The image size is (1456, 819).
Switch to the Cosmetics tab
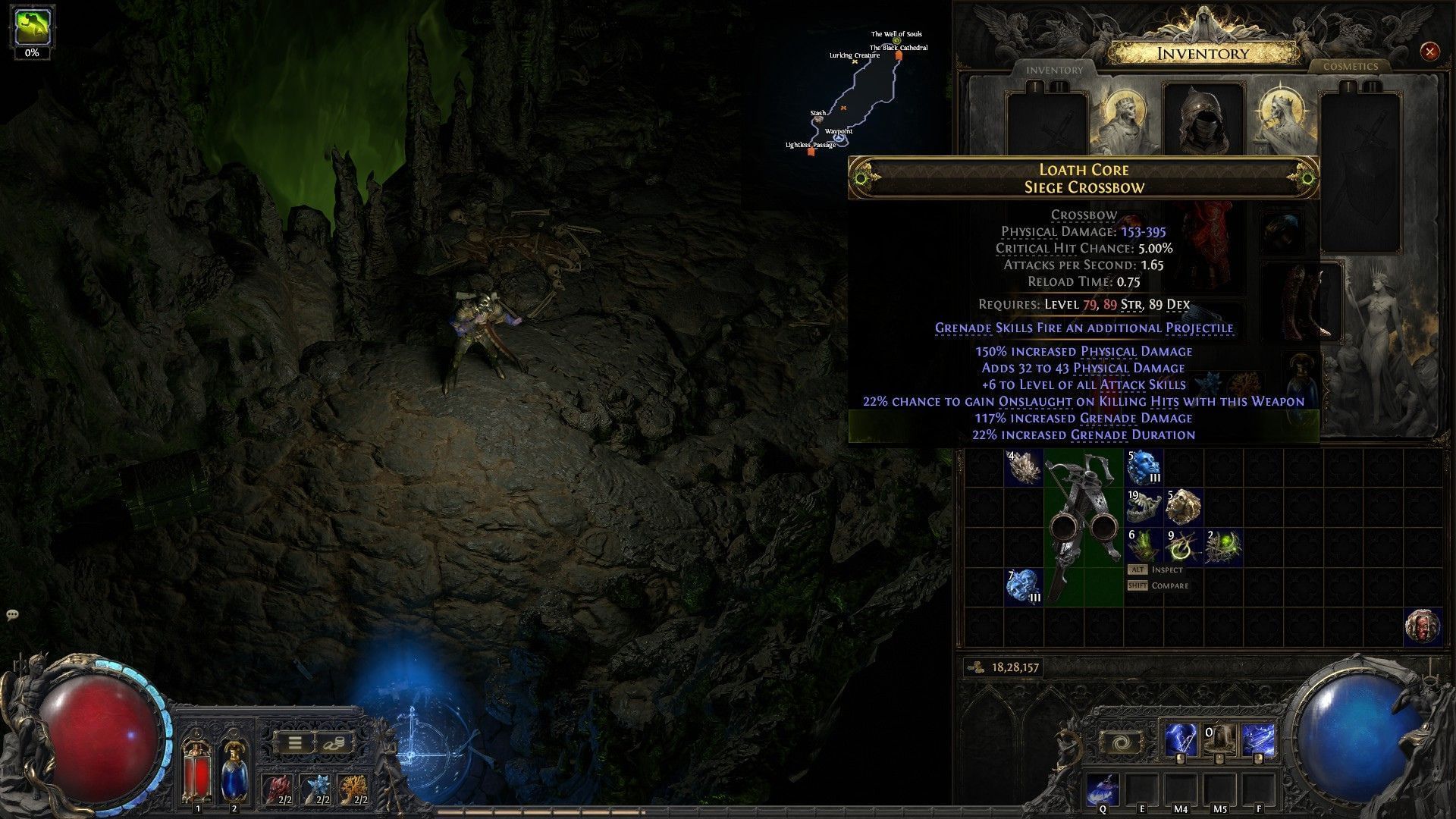[x=1350, y=67]
